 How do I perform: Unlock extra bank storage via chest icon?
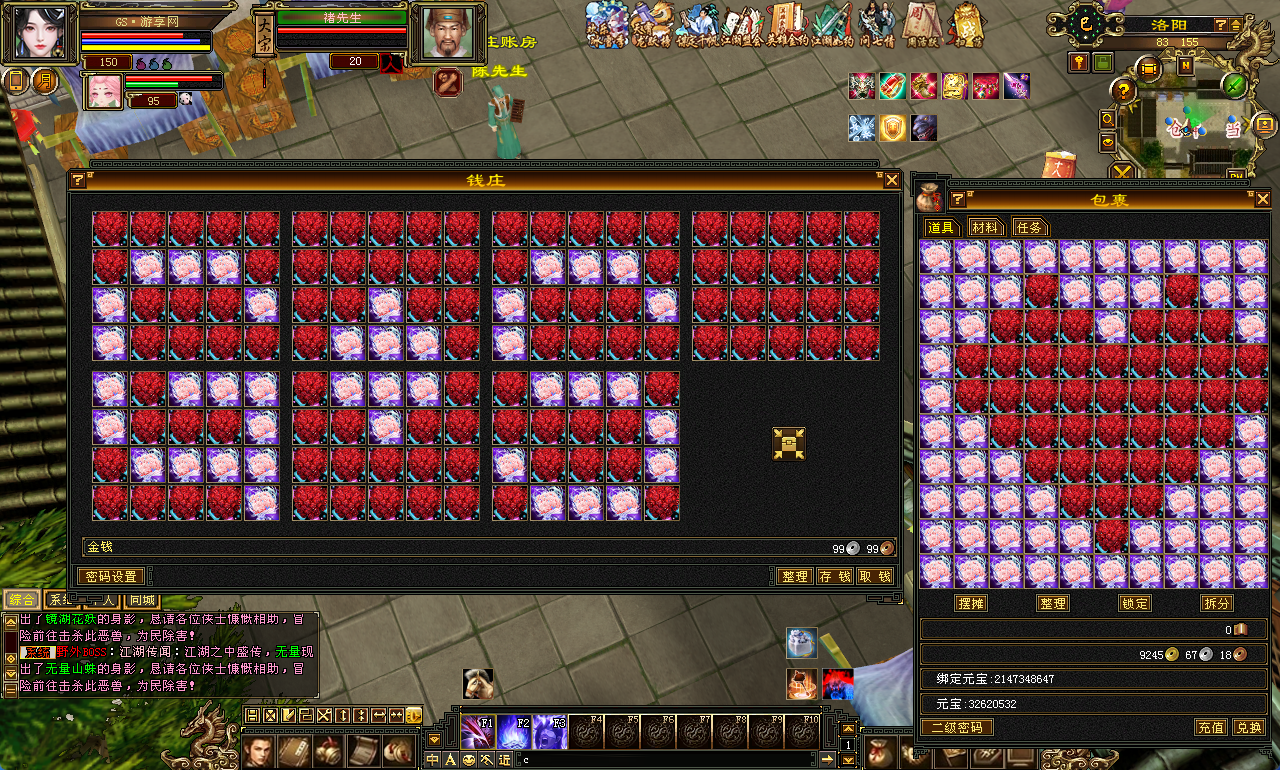pos(789,443)
